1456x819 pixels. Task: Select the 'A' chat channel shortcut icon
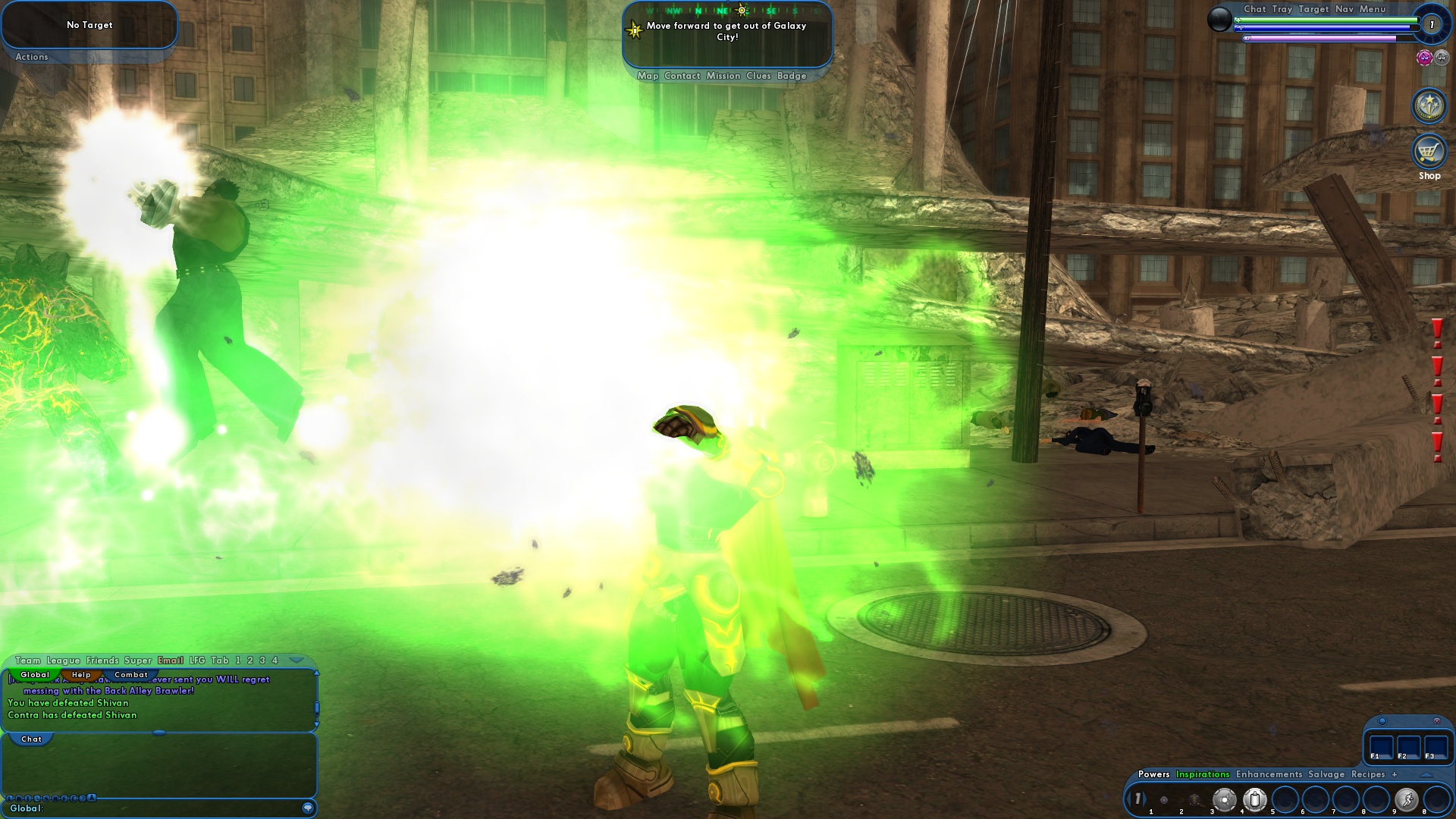pyautogui.click(x=91, y=798)
